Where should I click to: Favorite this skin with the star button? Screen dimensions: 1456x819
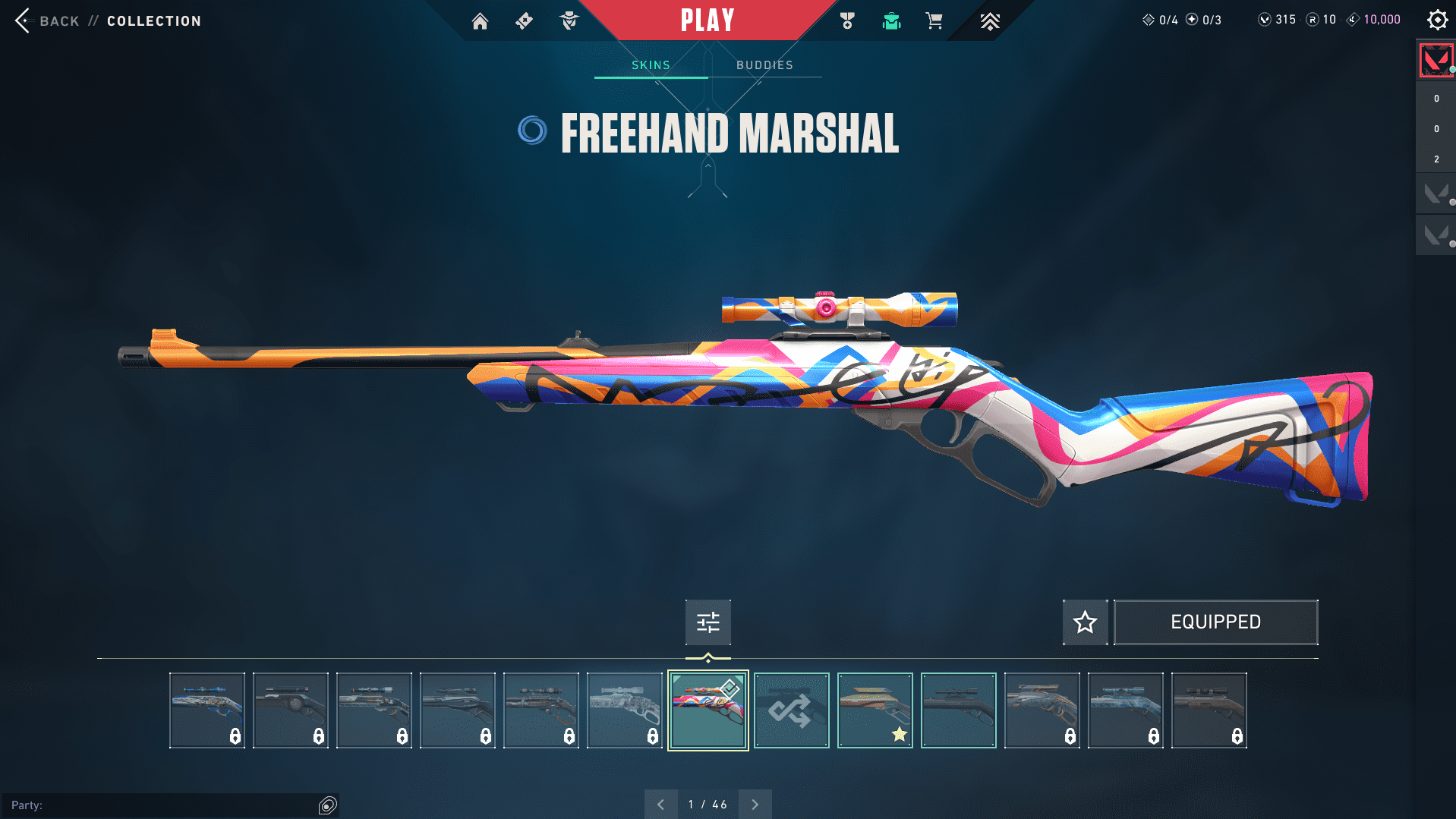pyautogui.click(x=1085, y=622)
